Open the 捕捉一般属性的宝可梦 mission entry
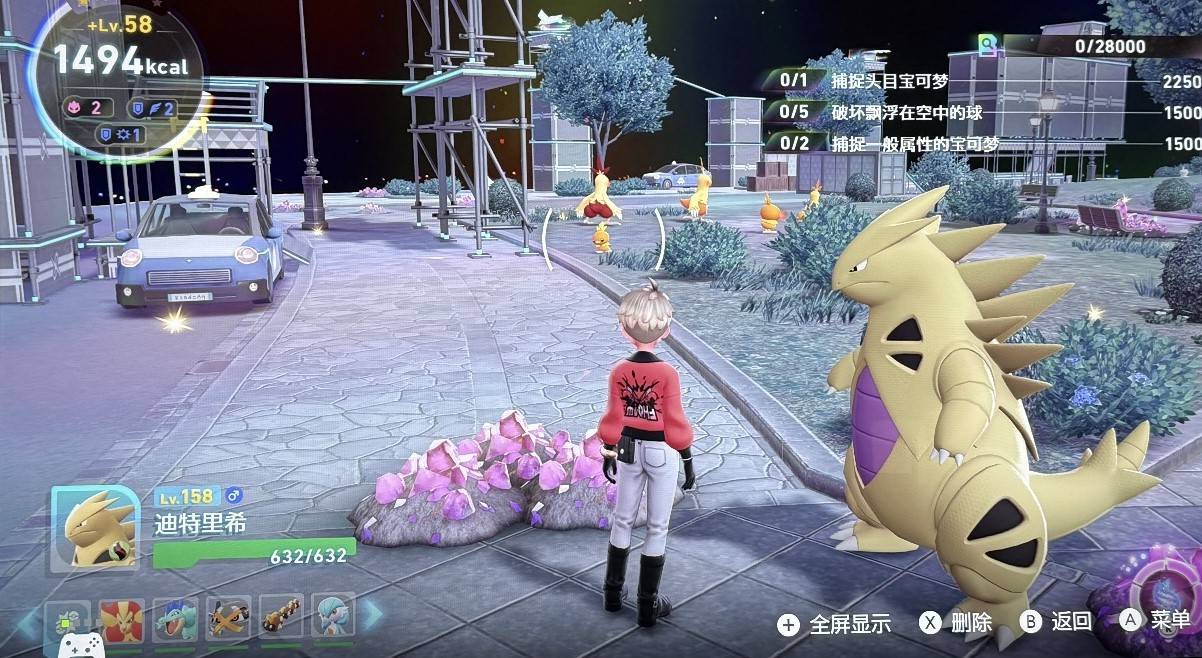1202x658 pixels. click(x=915, y=143)
